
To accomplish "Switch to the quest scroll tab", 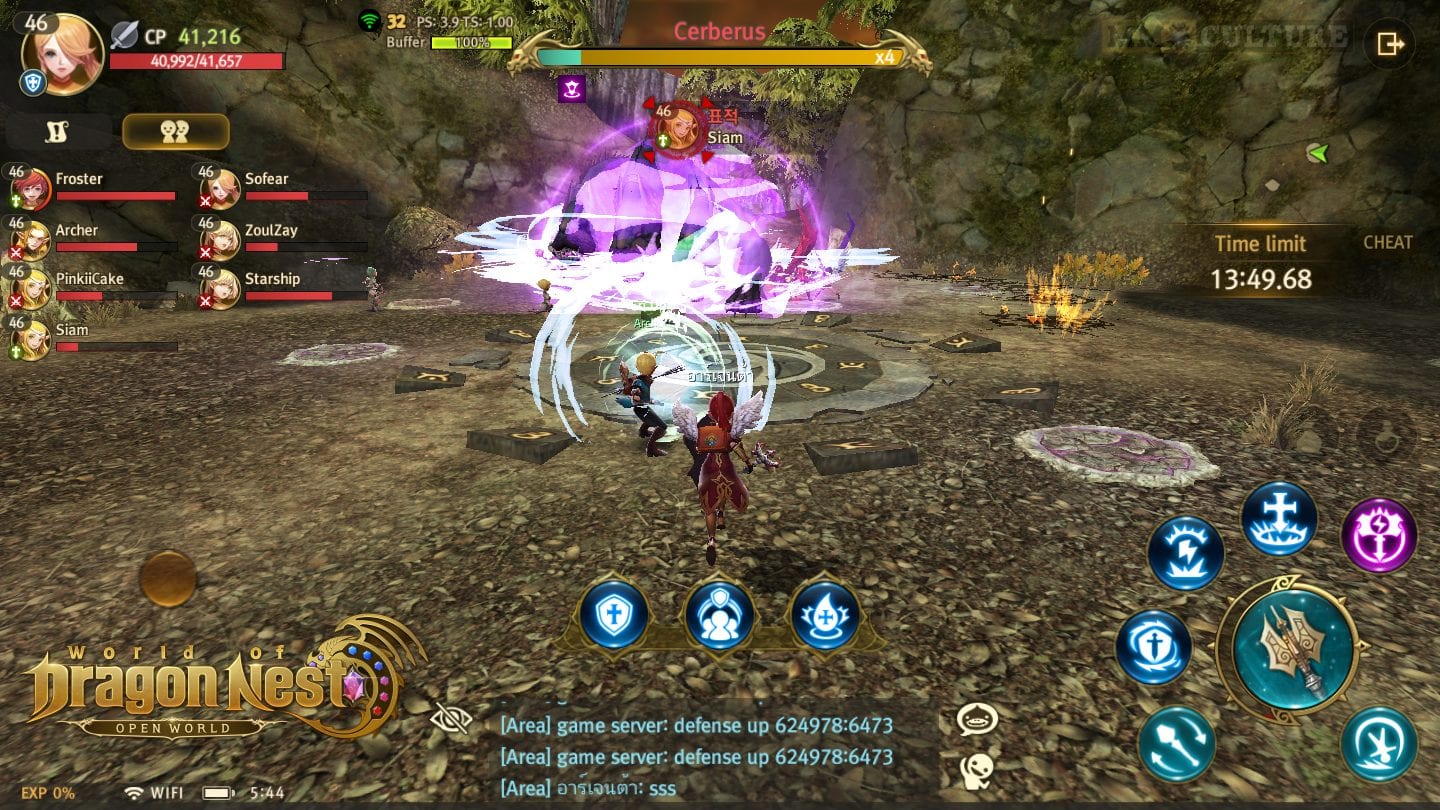I will [57, 132].
